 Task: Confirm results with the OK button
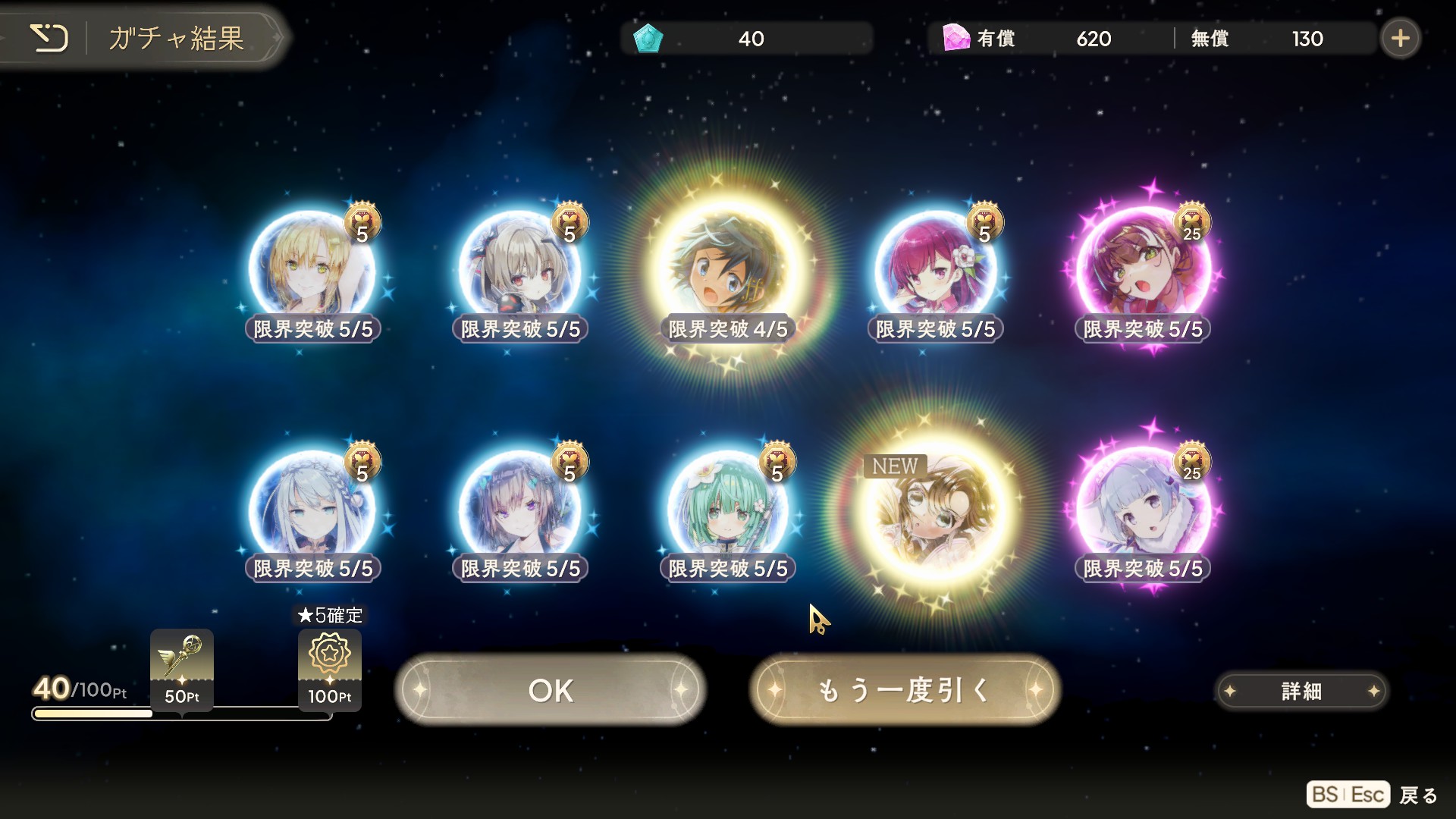(x=551, y=690)
